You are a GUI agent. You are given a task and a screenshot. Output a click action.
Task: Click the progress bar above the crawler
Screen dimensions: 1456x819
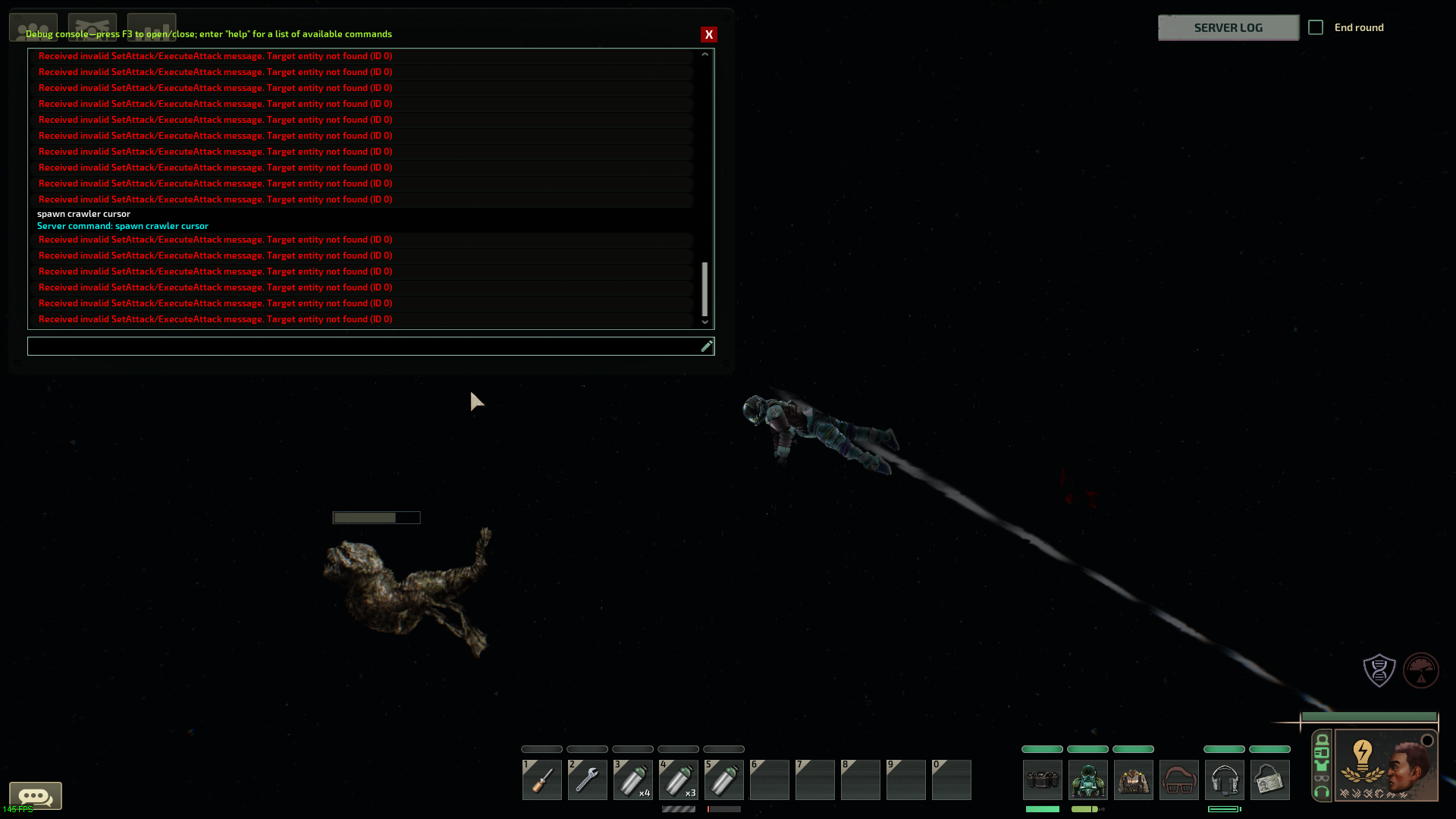(376, 517)
